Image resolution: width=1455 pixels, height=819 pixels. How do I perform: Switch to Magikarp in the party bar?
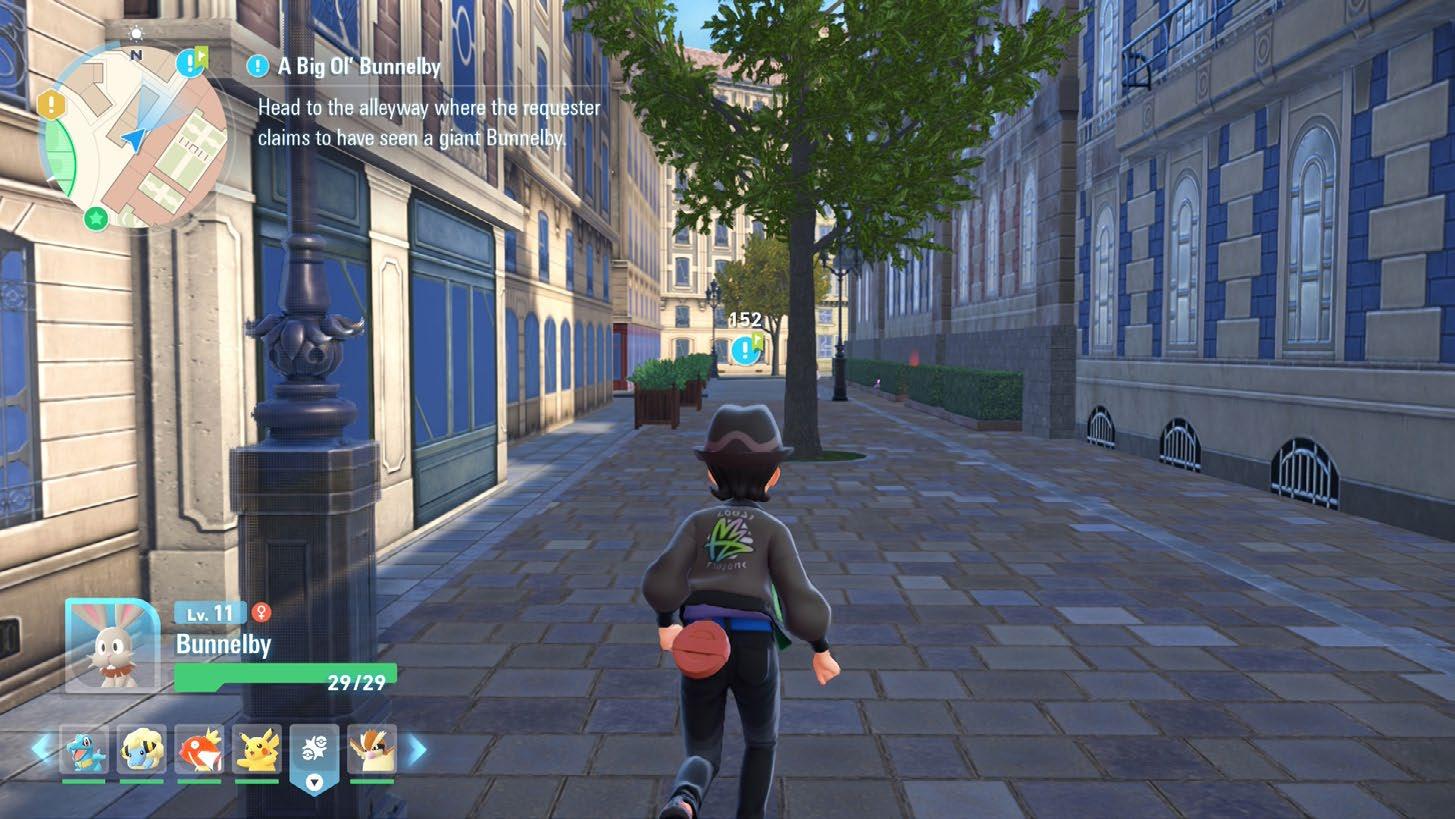(199, 750)
